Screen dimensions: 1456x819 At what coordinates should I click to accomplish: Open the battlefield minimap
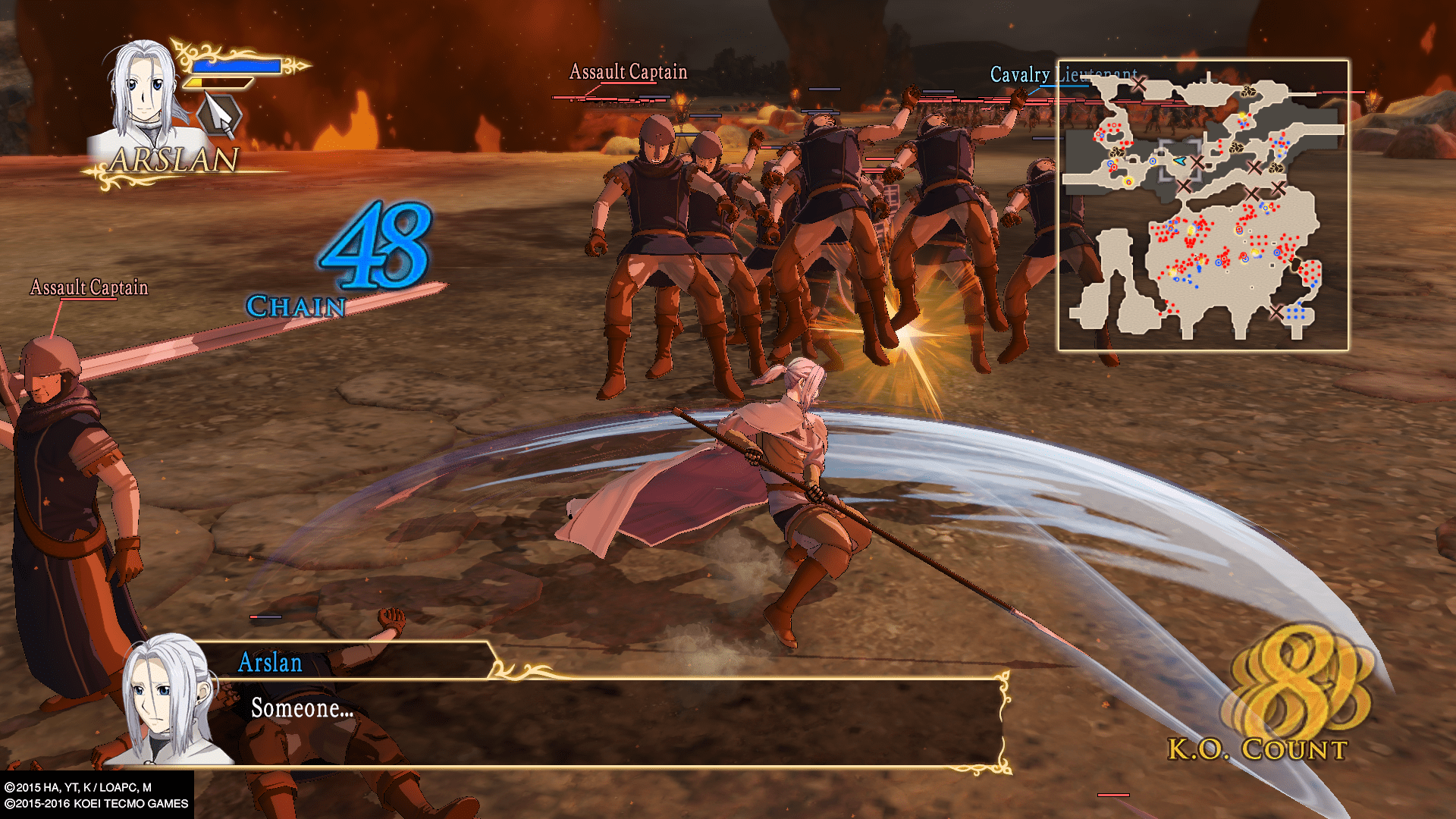pos(1203,205)
